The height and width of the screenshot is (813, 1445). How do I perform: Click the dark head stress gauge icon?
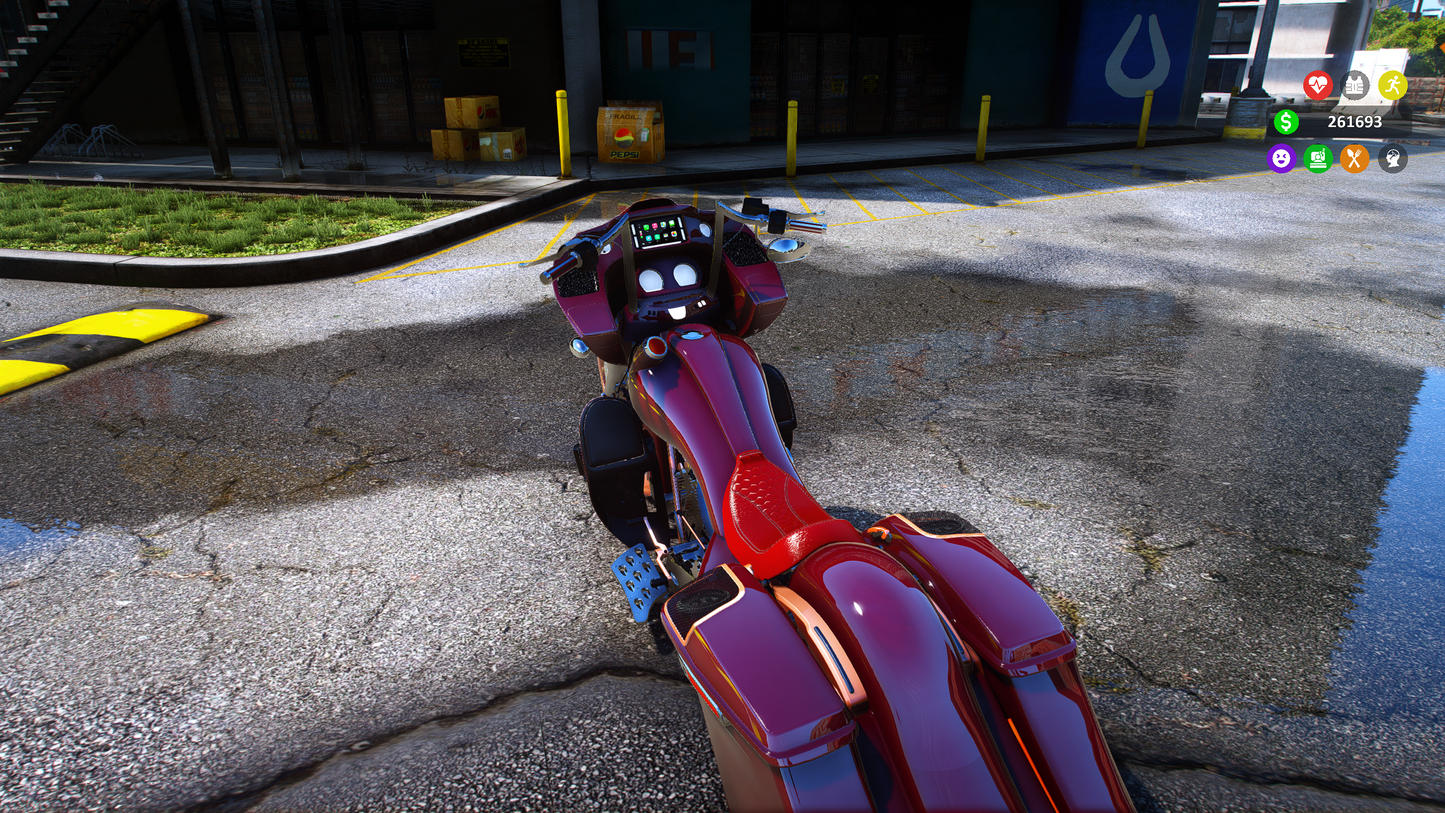click(x=1392, y=158)
